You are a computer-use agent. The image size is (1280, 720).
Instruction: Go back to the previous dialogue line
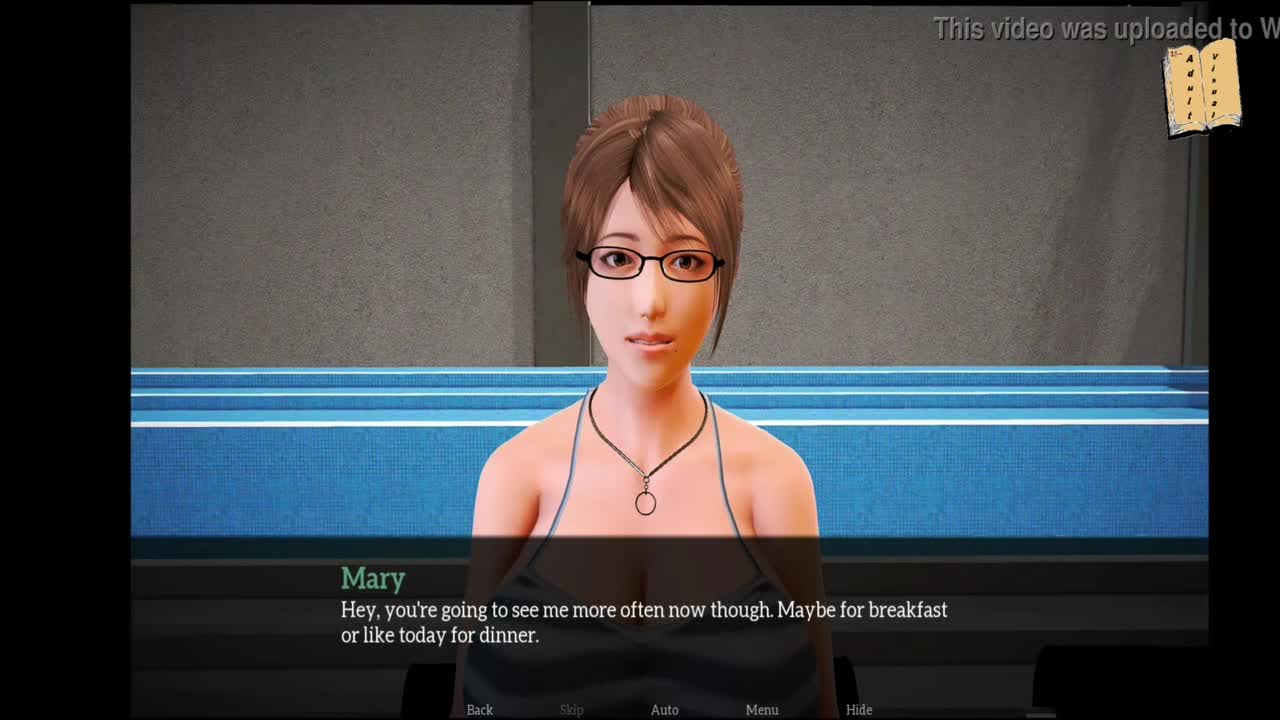pos(479,709)
